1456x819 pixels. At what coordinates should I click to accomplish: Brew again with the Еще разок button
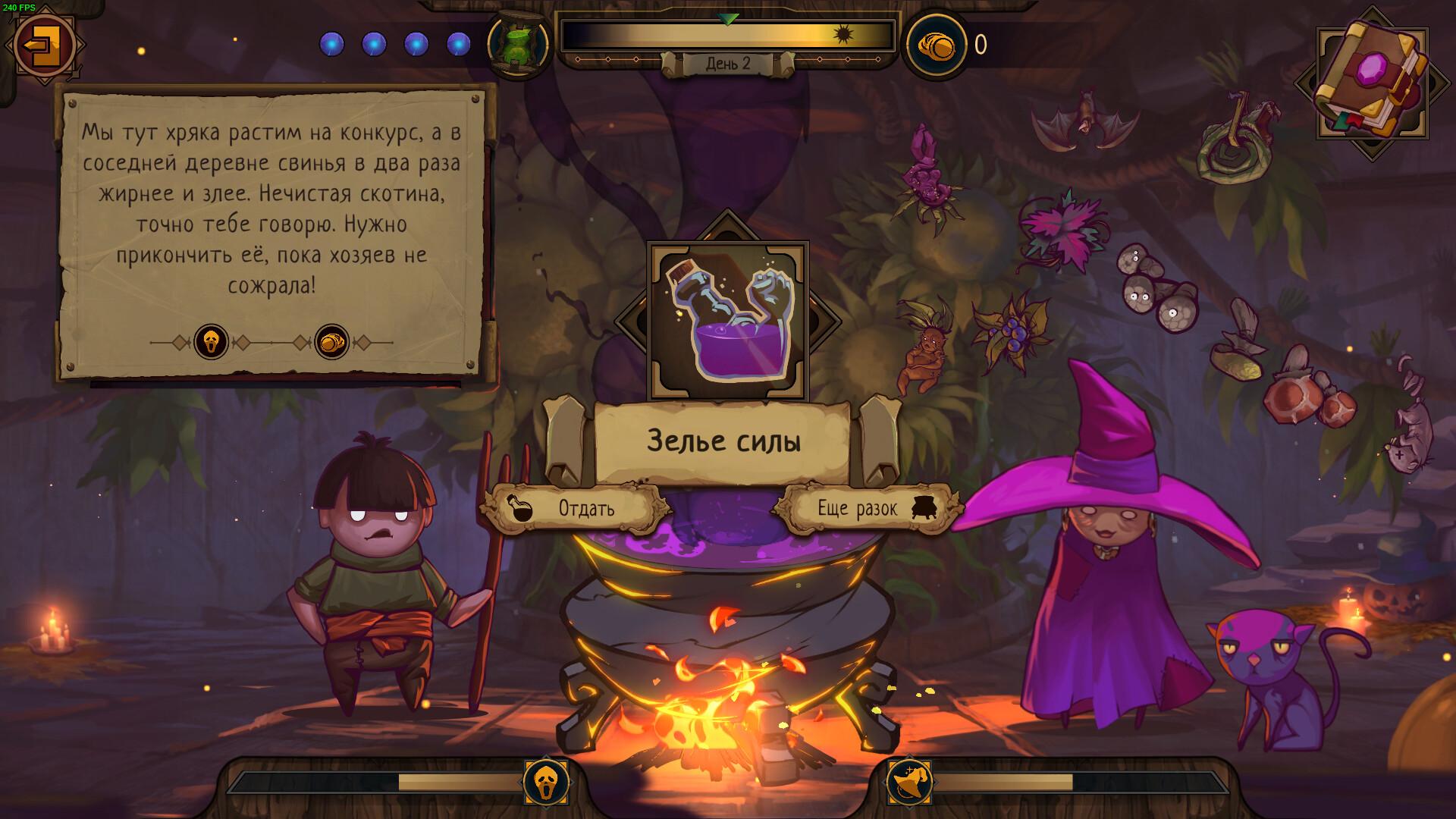[x=865, y=508]
